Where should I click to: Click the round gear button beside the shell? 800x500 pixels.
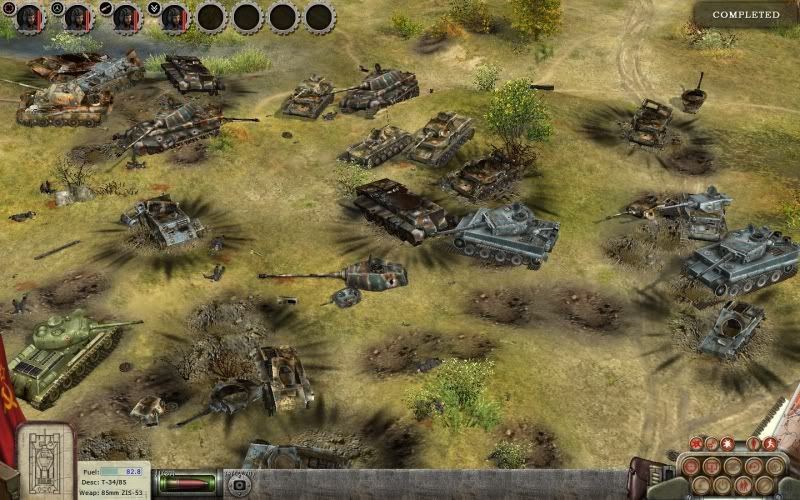tap(240, 485)
